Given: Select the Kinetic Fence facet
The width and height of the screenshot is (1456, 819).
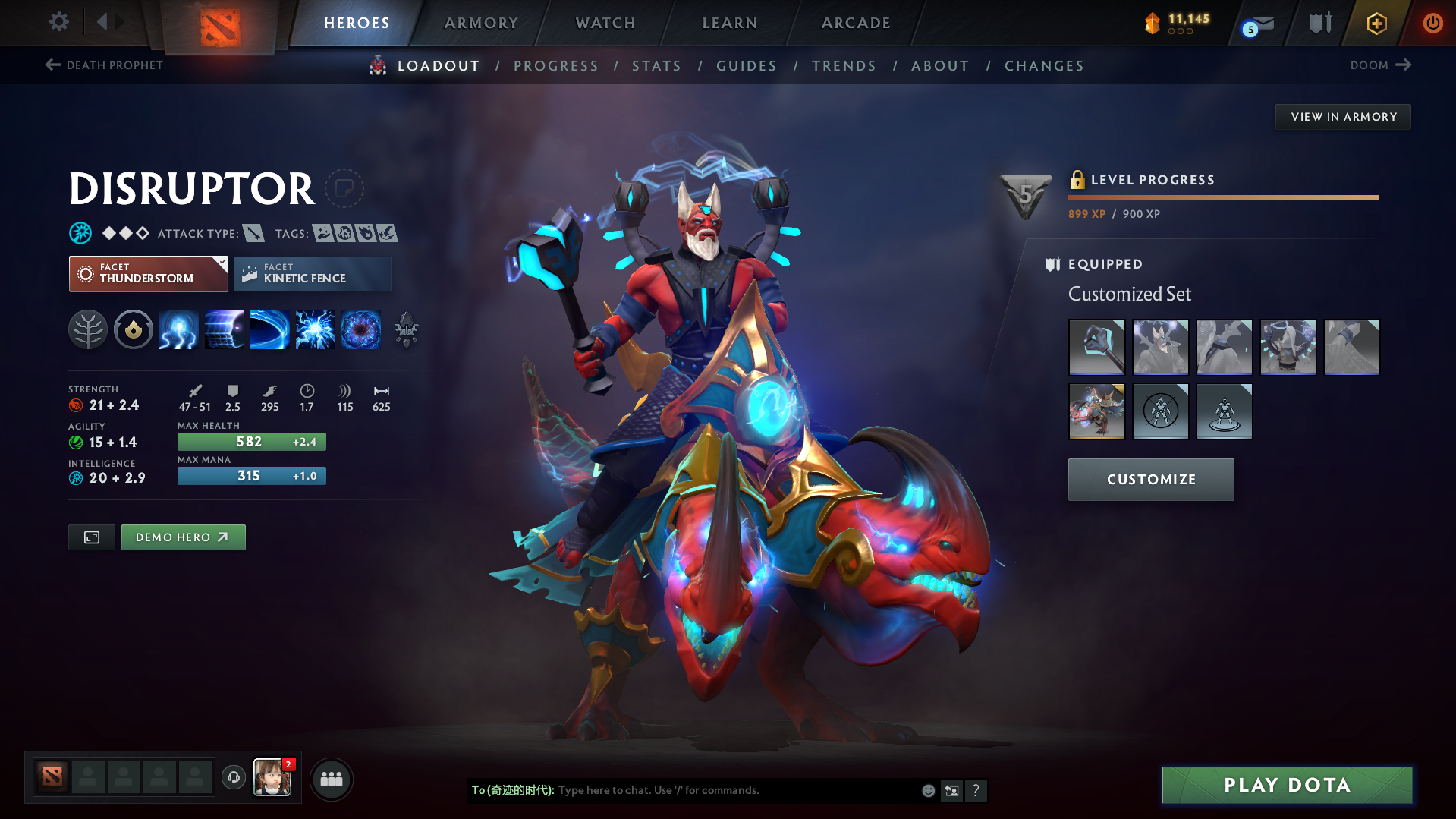Looking at the screenshot, I should (x=312, y=273).
